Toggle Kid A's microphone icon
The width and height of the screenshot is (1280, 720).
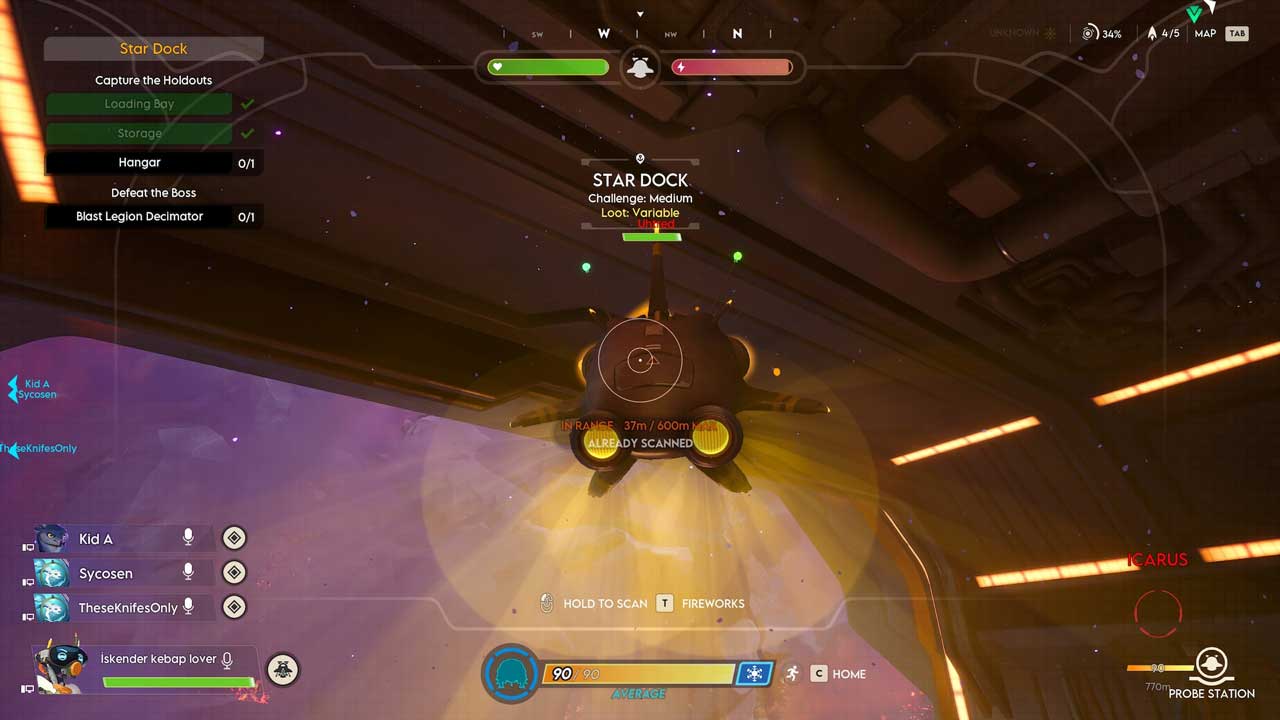pyautogui.click(x=188, y=538)
